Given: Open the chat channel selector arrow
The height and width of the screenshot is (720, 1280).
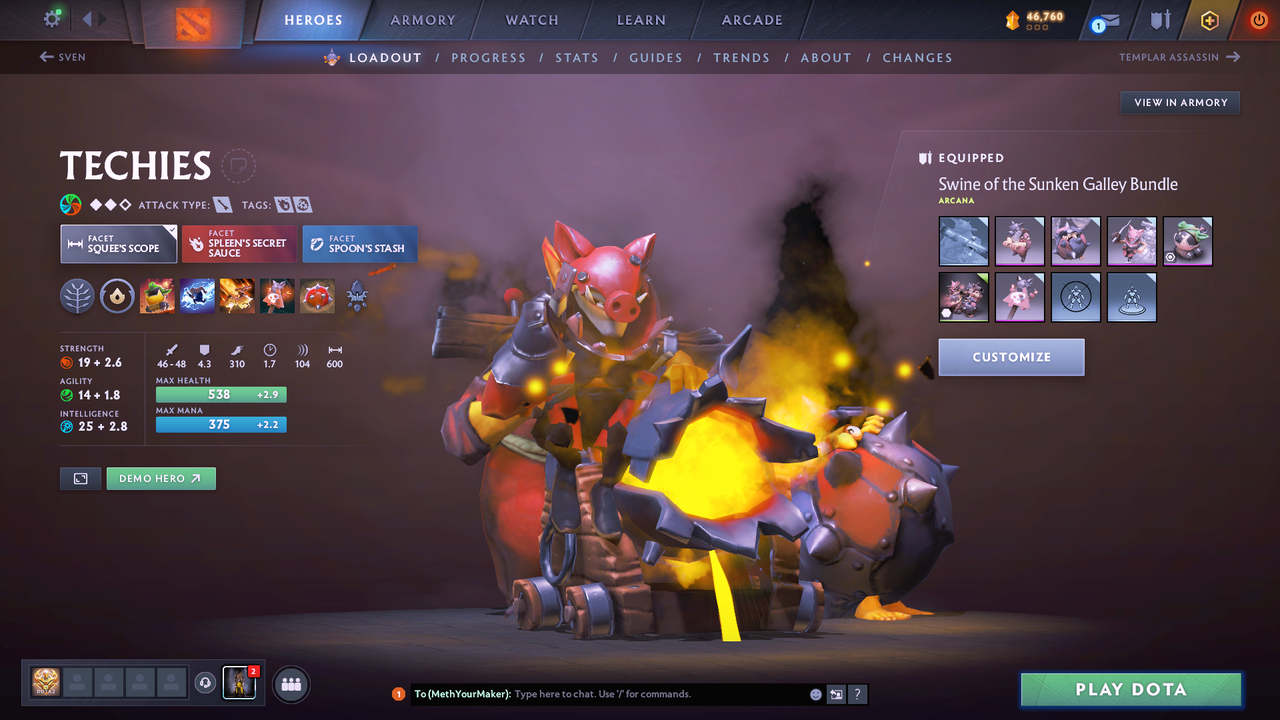Looking at the screenshot, I should click(x=836, y=693).
